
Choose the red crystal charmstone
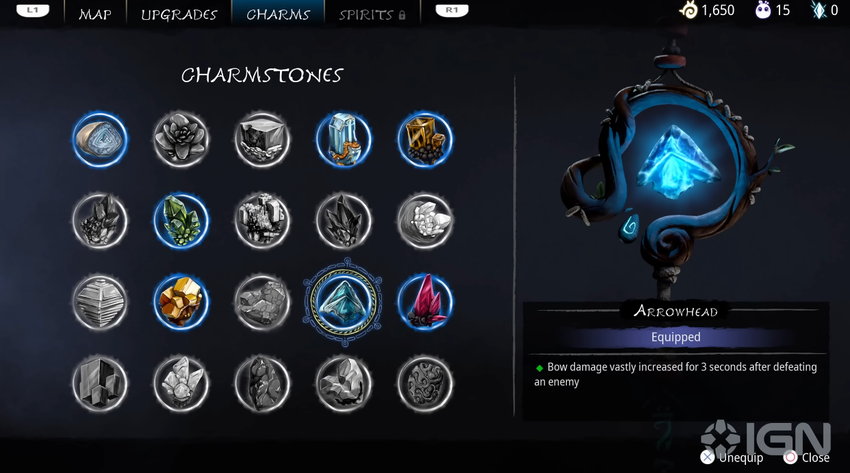(425, 301)
